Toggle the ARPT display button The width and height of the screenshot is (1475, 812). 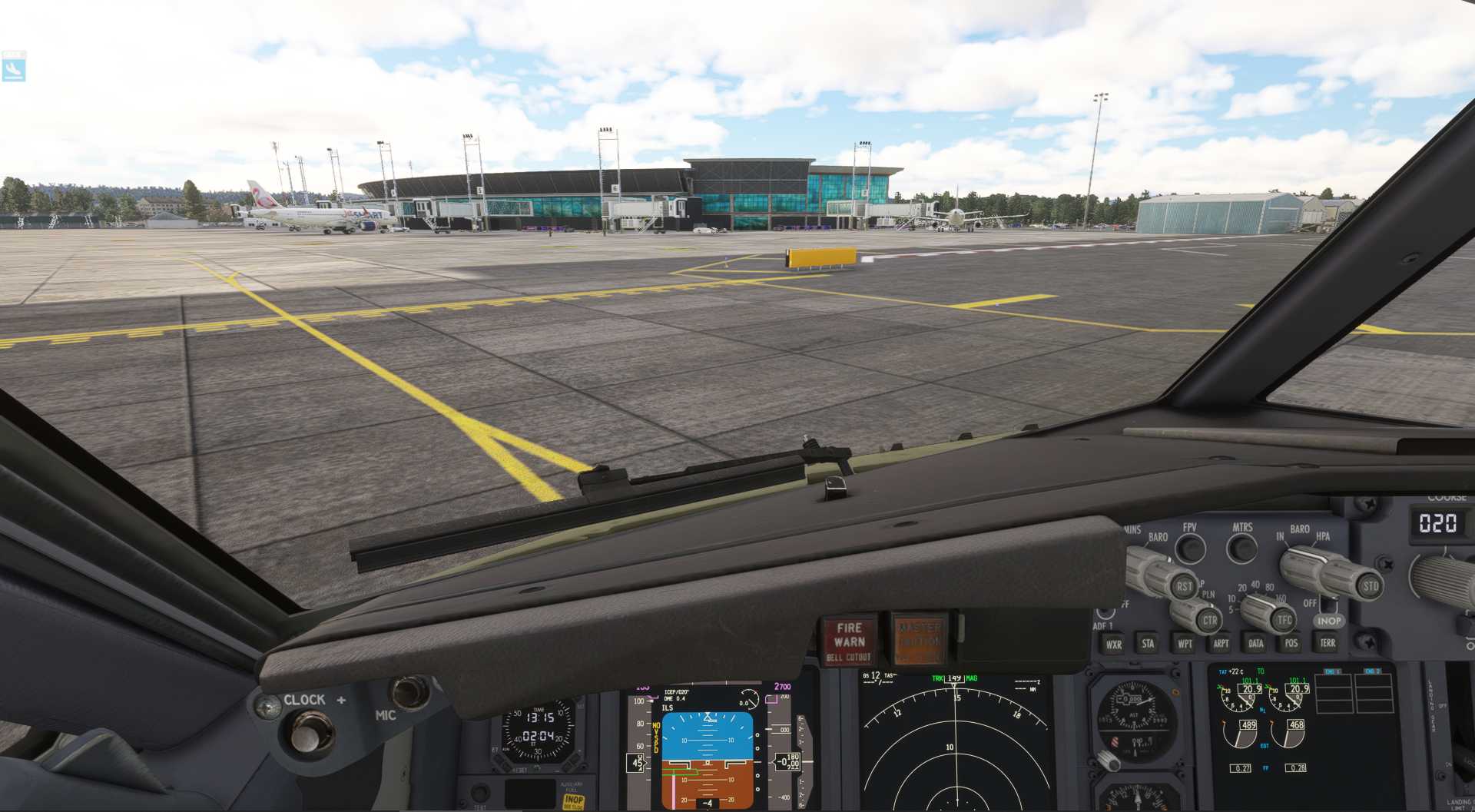pos(1220,644)
